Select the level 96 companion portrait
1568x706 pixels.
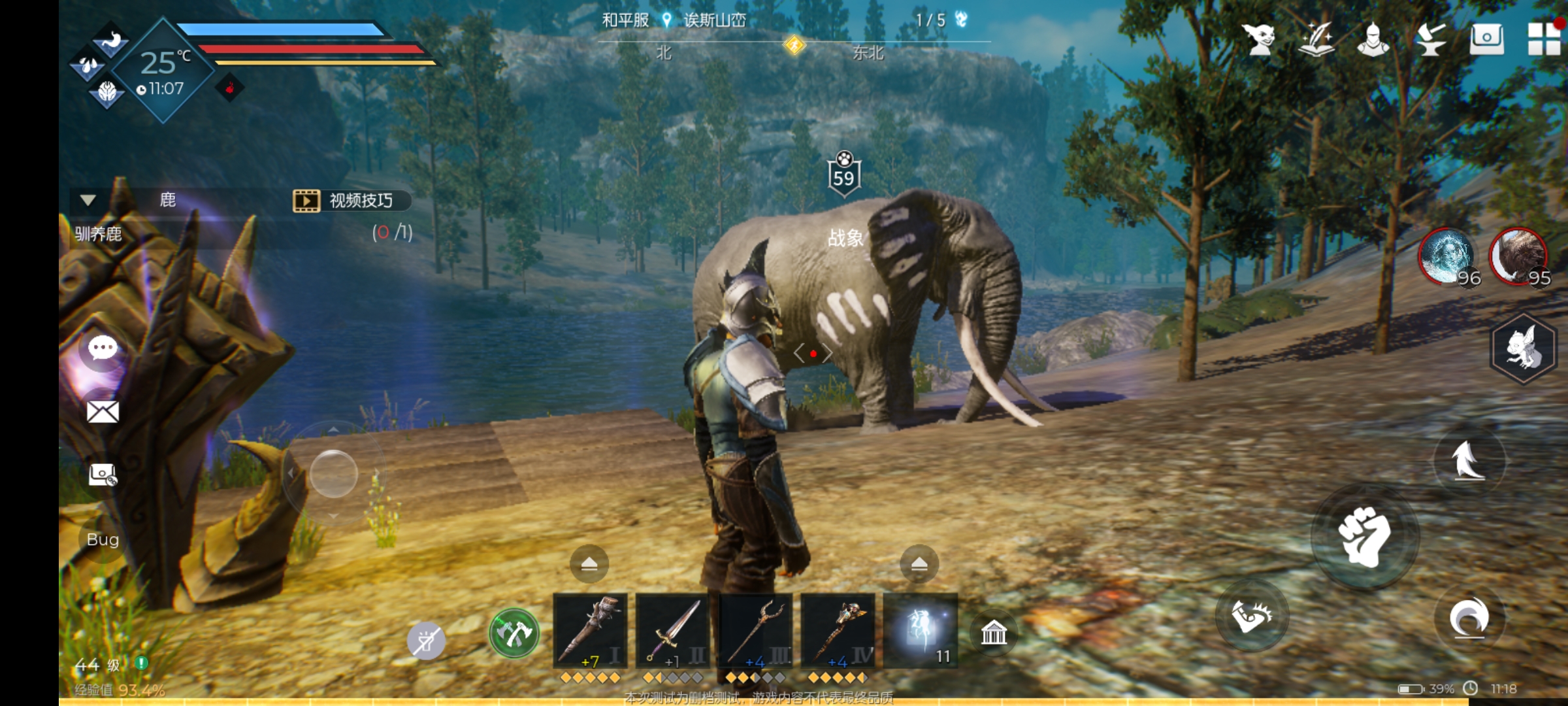[1447, 256]
